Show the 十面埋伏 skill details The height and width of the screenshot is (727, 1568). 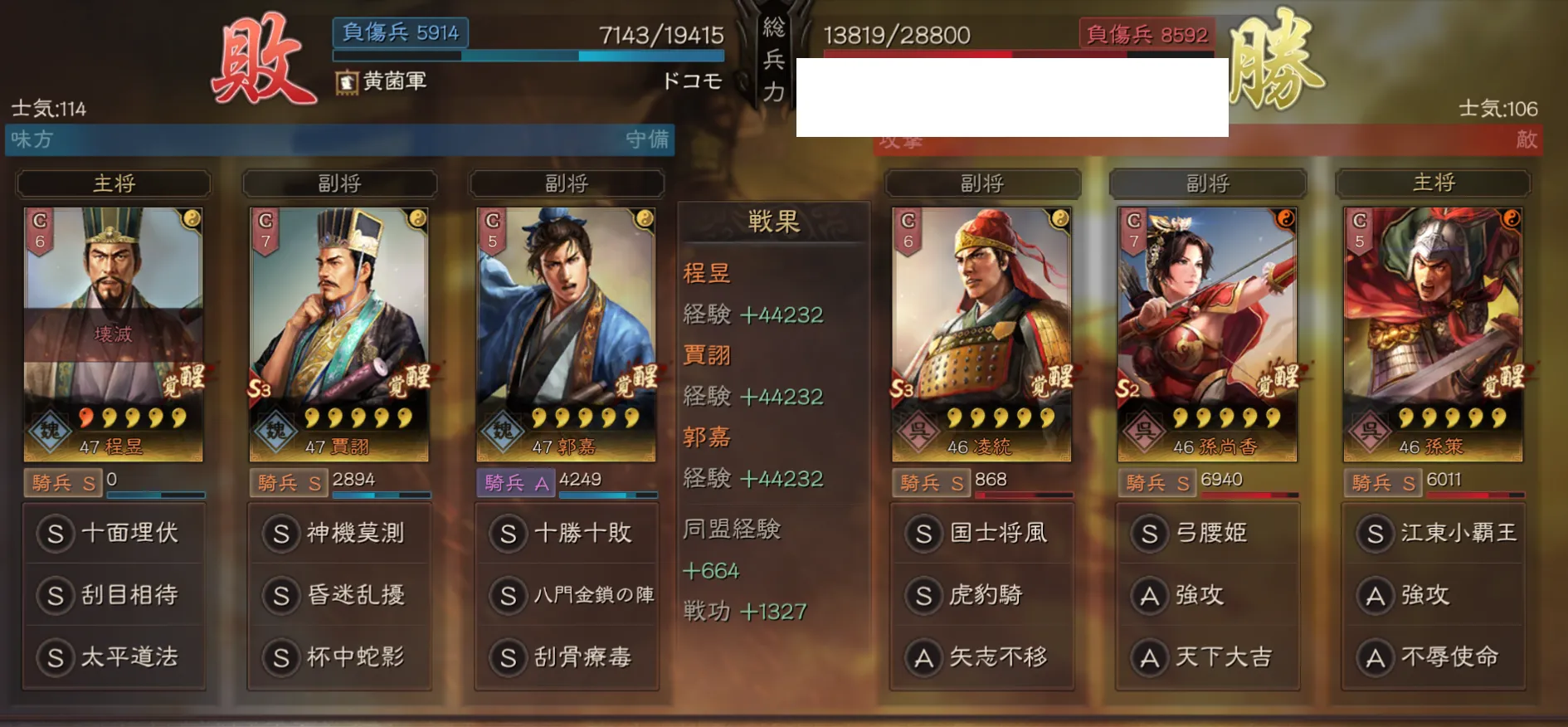[x=114, y=533]
